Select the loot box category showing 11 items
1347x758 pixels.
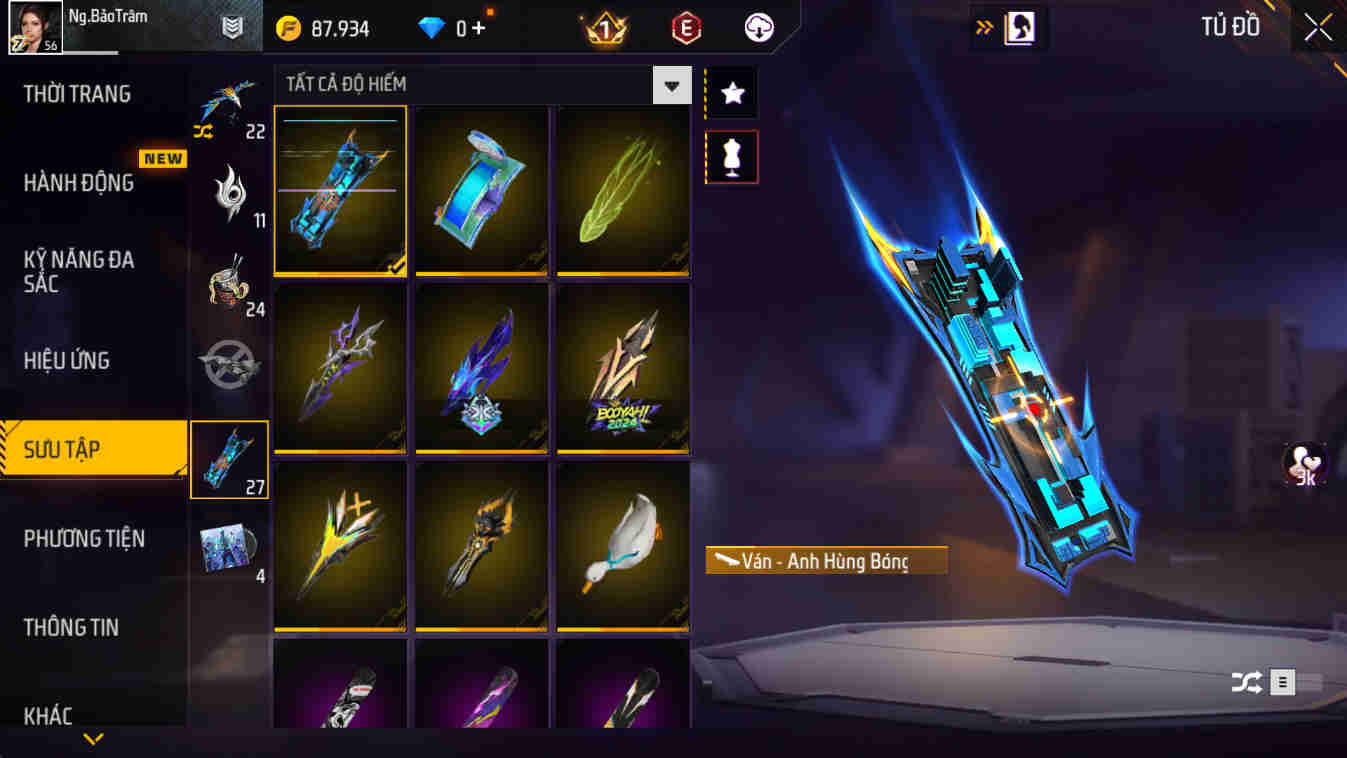(229, 195)
